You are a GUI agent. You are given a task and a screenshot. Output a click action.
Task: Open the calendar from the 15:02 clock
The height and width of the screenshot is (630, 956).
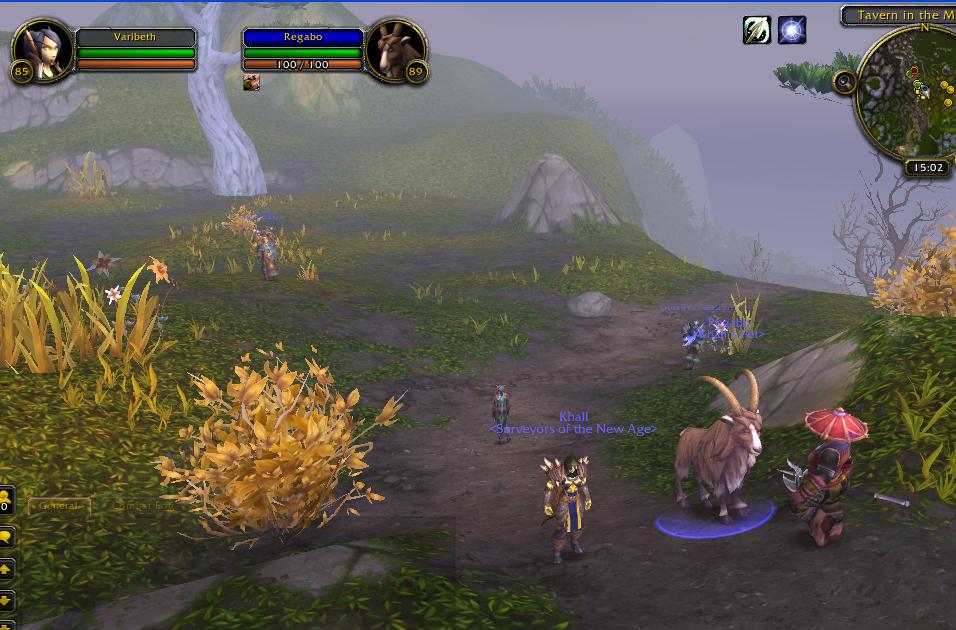click(927, 168)
